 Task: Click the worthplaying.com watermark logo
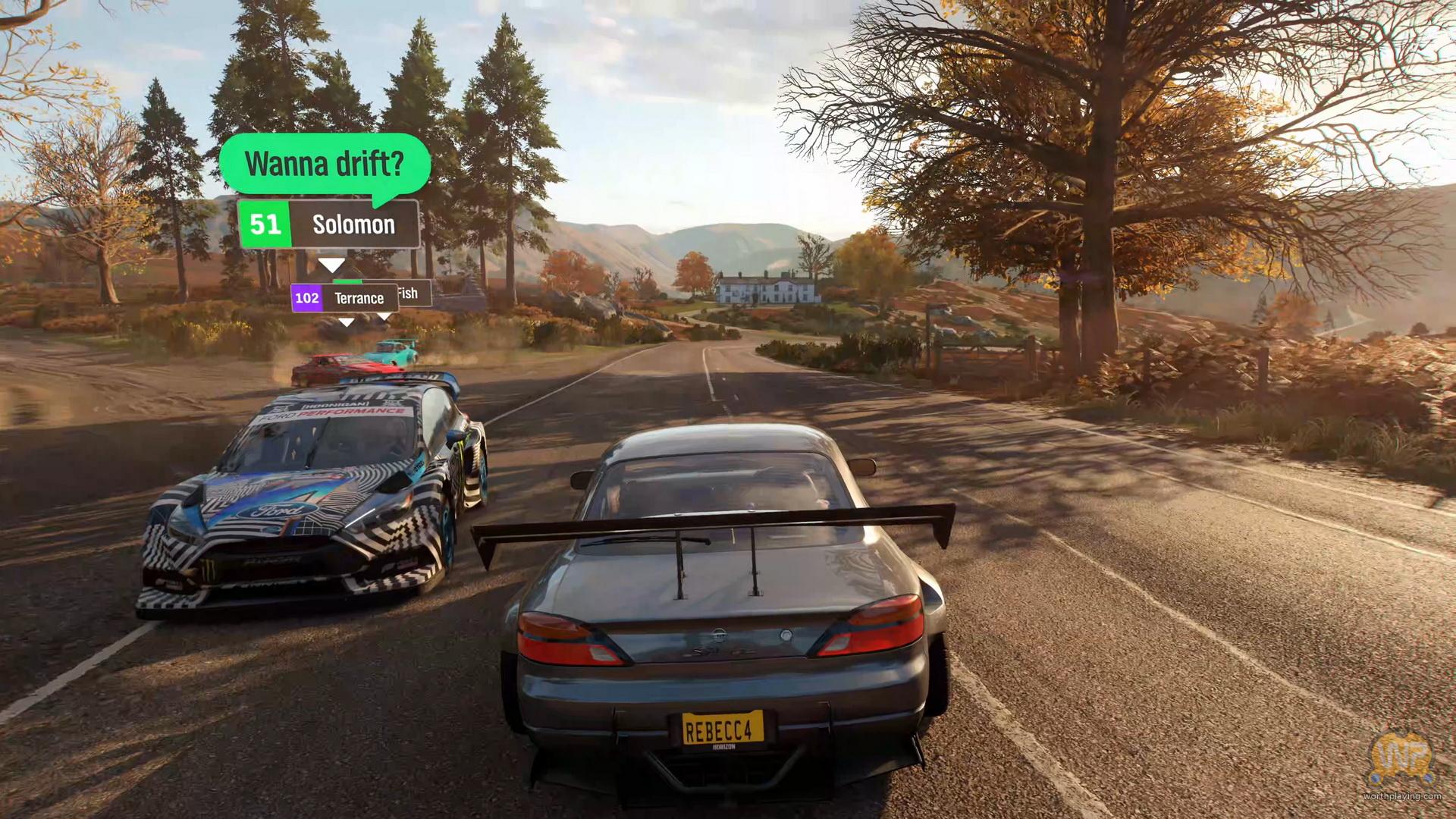(1401, 761)
